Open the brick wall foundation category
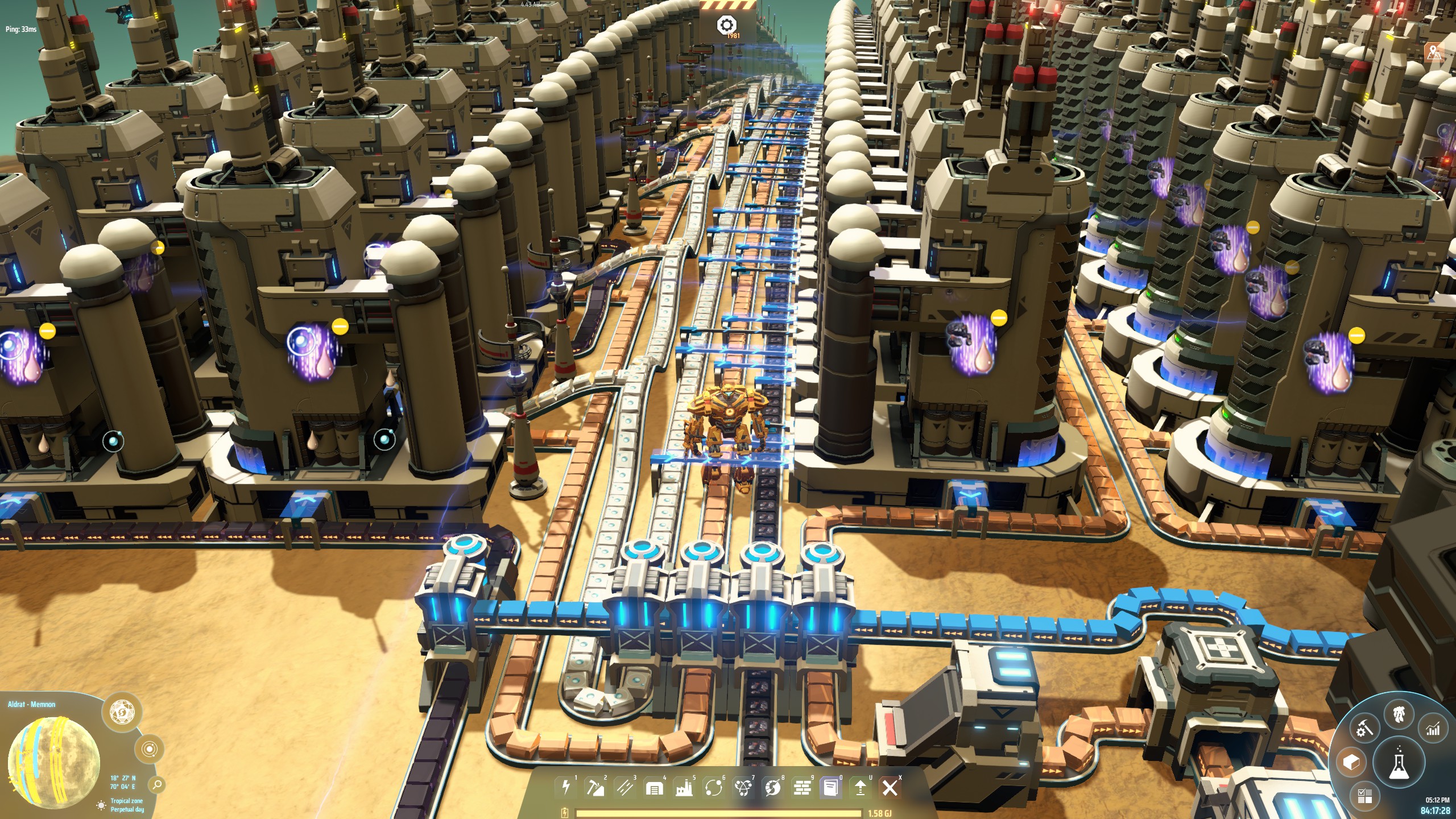Screen dimensions: 1456x819 [x=802, y=788]
